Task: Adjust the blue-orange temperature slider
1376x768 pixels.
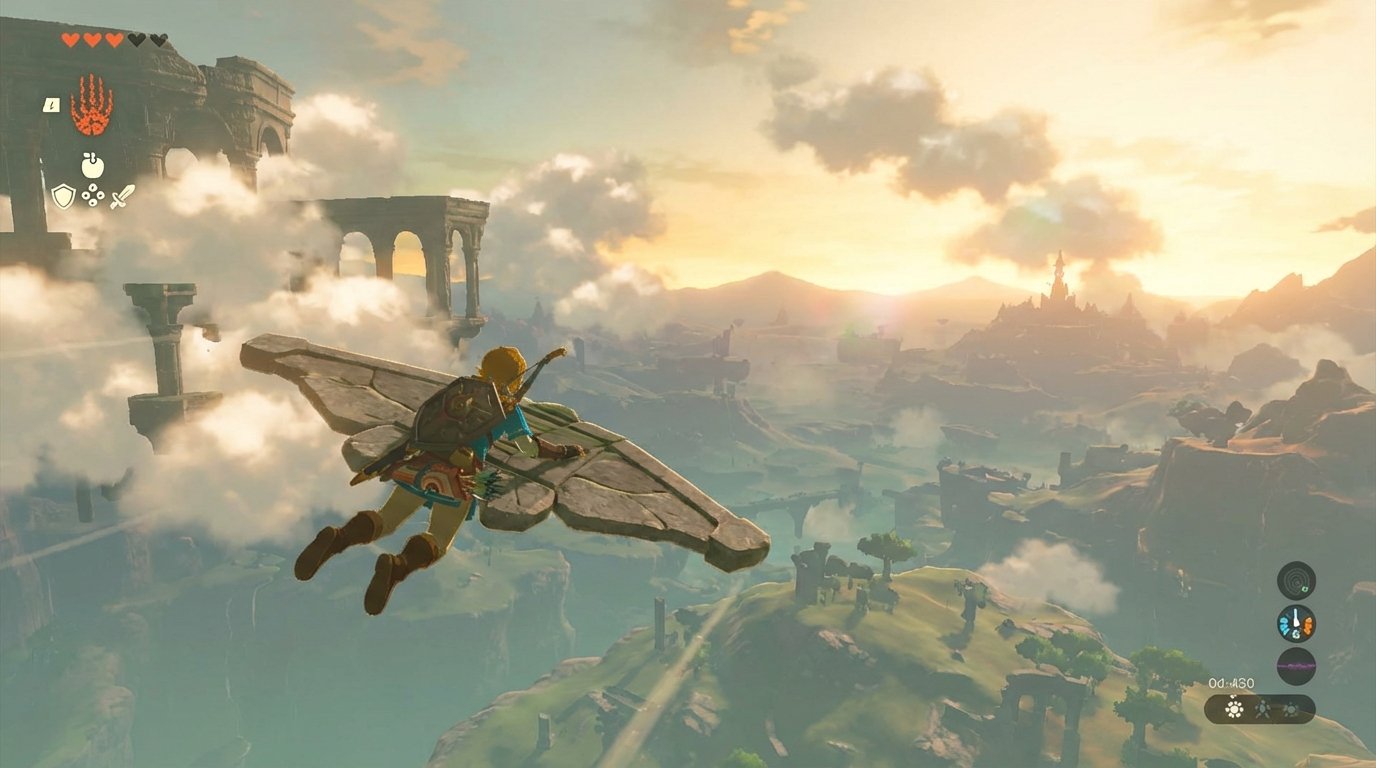Action: click(x=1295, y=623)
